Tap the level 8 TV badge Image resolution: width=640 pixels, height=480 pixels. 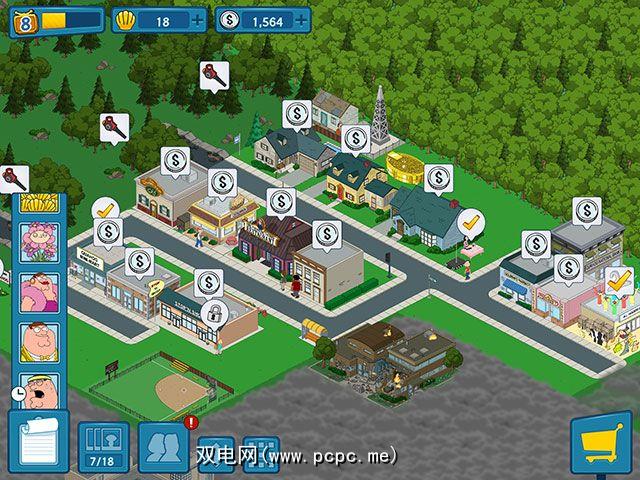coord(23,20)
